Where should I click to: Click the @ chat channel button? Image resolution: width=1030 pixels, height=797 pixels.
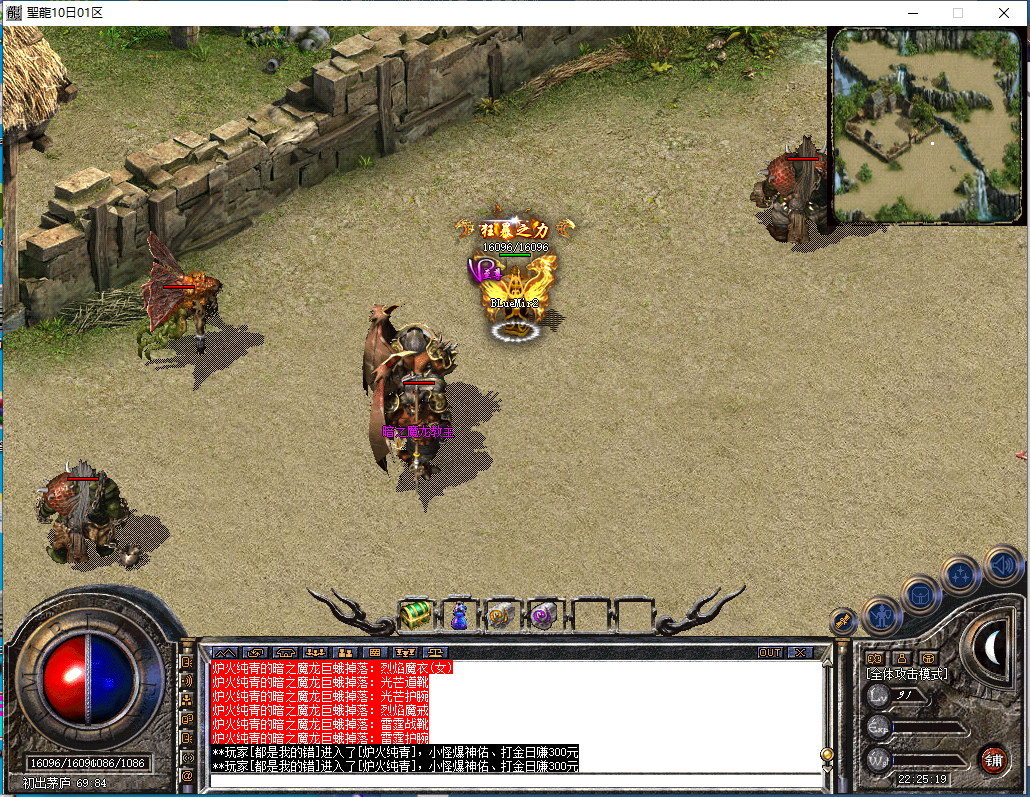point(186,775)
